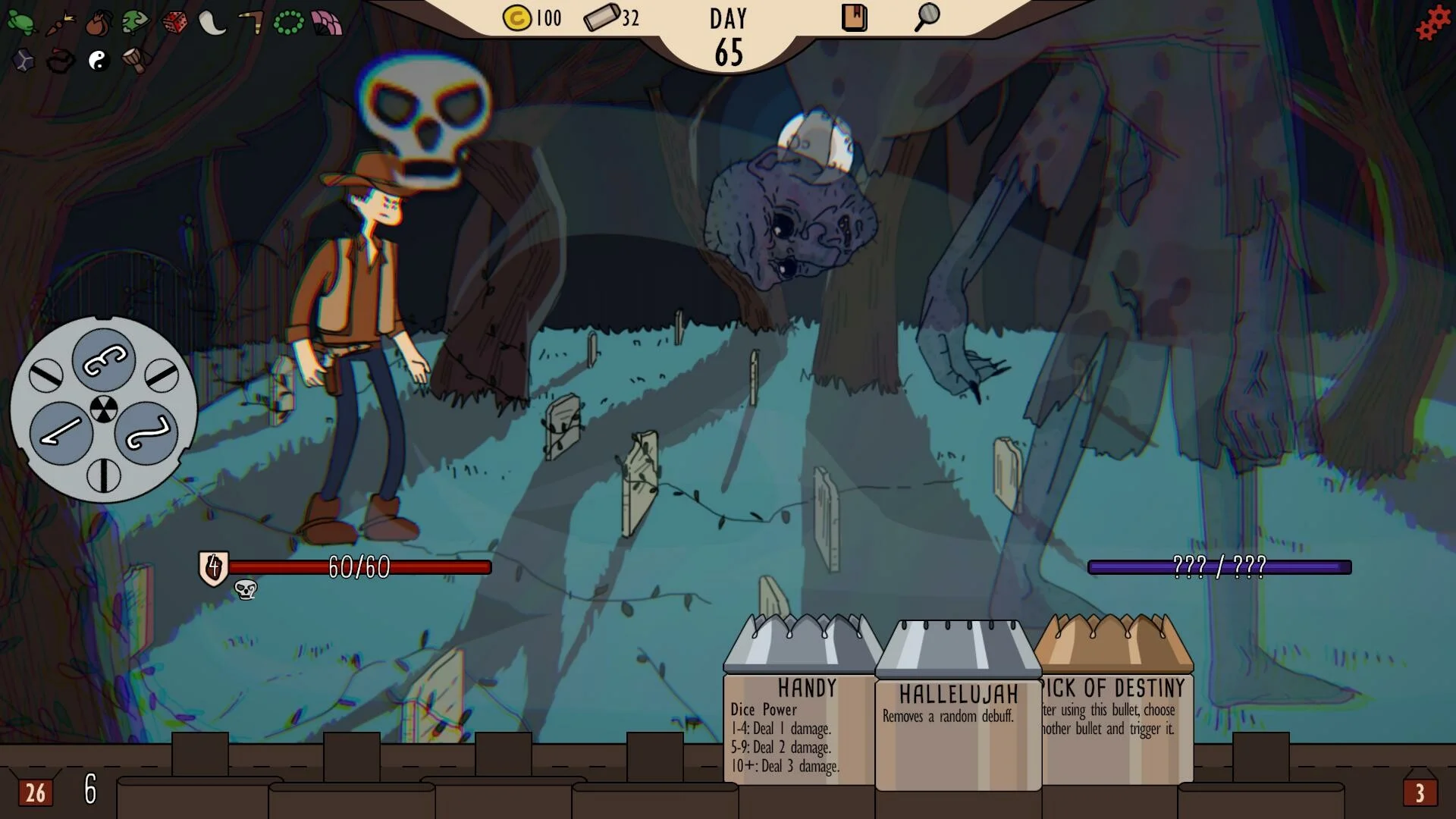Click the magnifying glass icon
Screen dimensions: 1456x819
(x=927, y=17)
